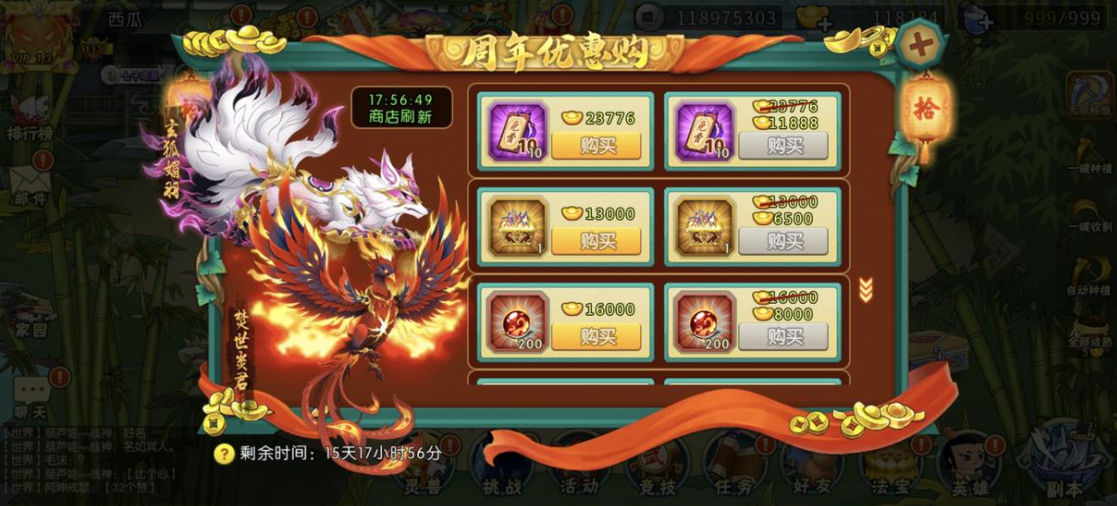Purchase the discounted chest priced at 6500
The height and width of the screenshot is (506, 1117).
(x=784, y=241)
